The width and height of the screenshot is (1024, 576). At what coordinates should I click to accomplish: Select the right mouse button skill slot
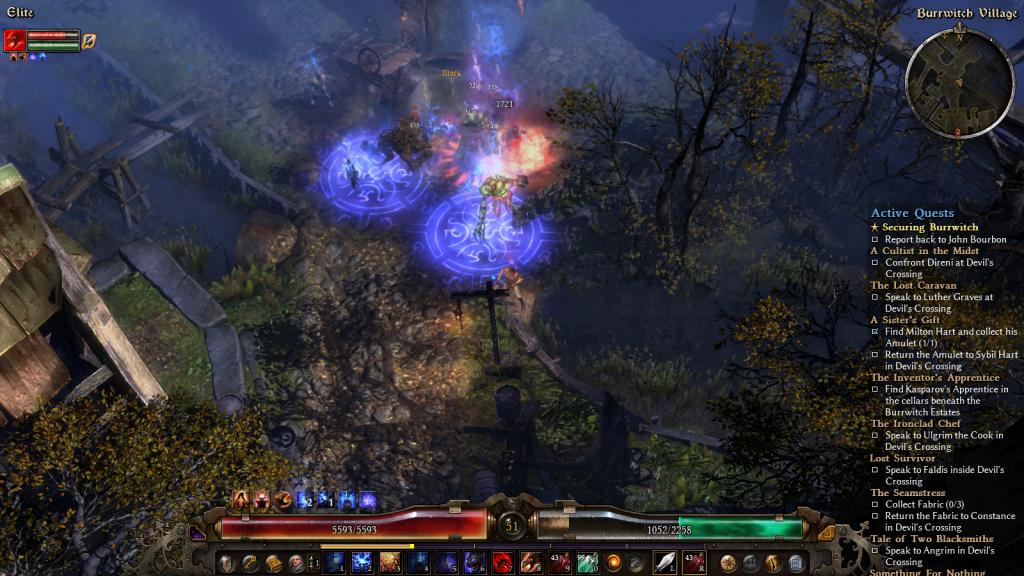click(x=694, y=562)
